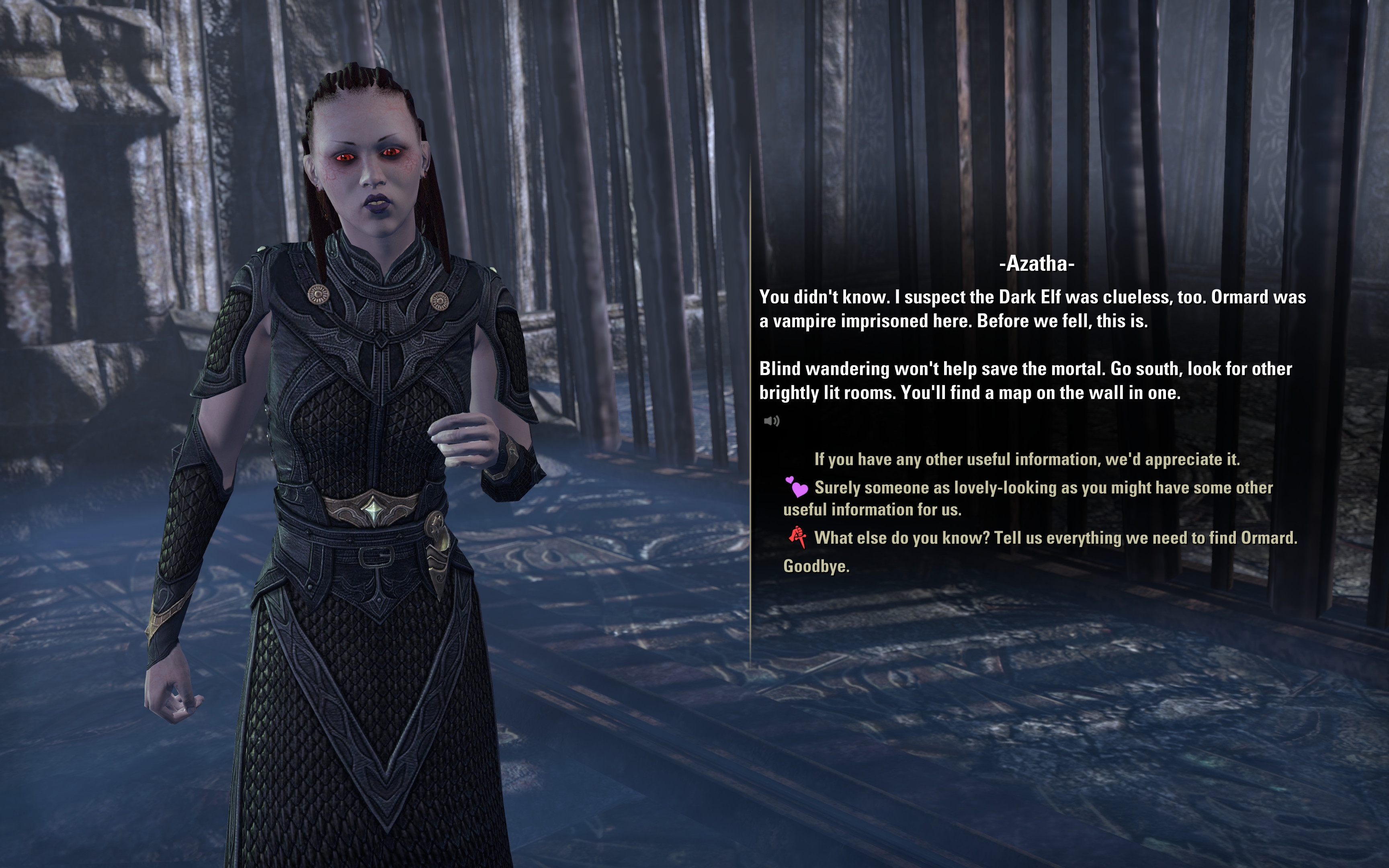Choose "If you have any other useful information" reply

1026,459
